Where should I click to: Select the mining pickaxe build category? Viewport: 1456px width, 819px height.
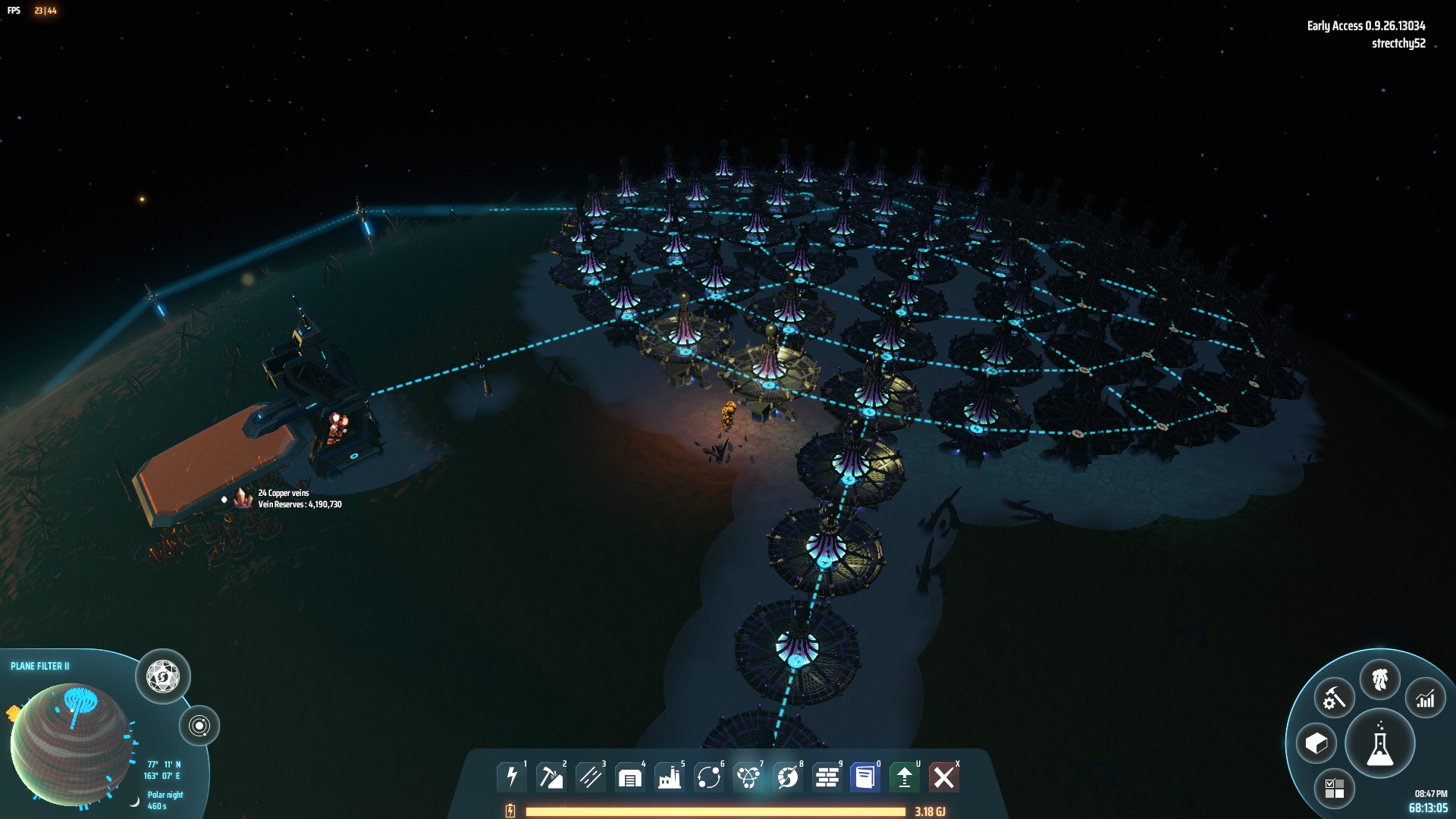551,777
